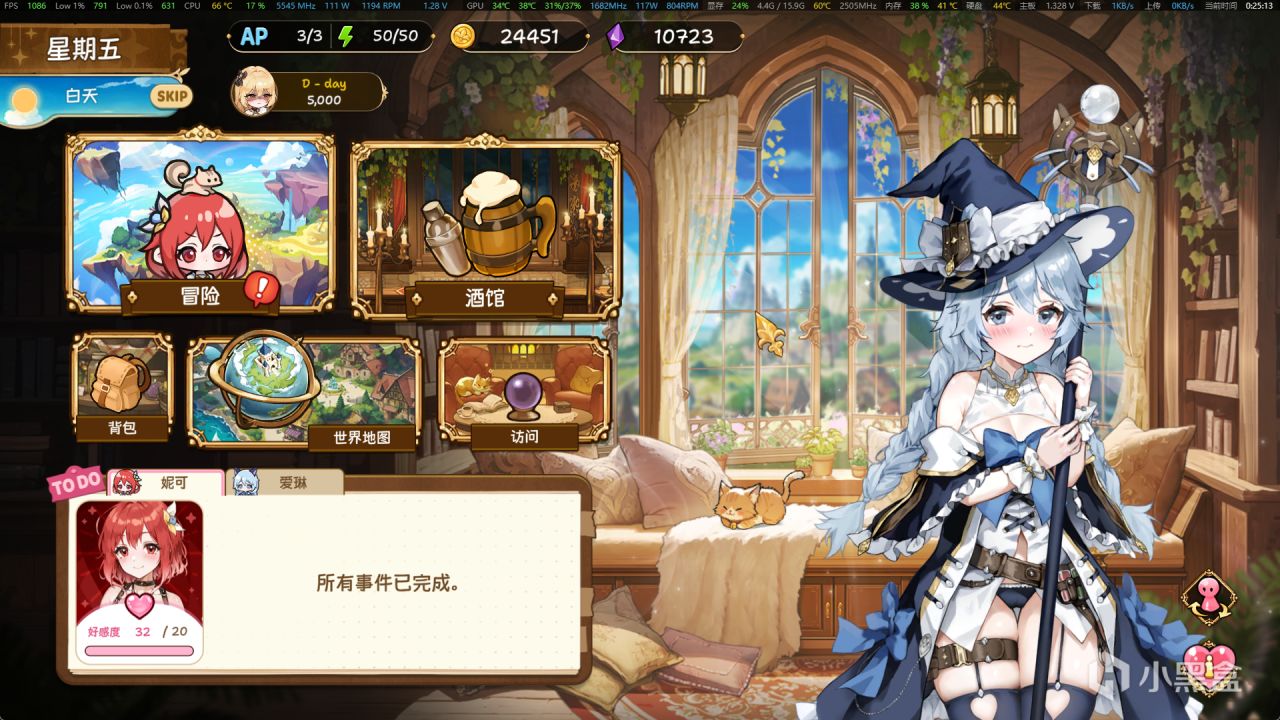Image resolution: width=1280 pixels, height=720 pixels.
Task: Select the 访问 visit option
Action: tap(519, 390)
